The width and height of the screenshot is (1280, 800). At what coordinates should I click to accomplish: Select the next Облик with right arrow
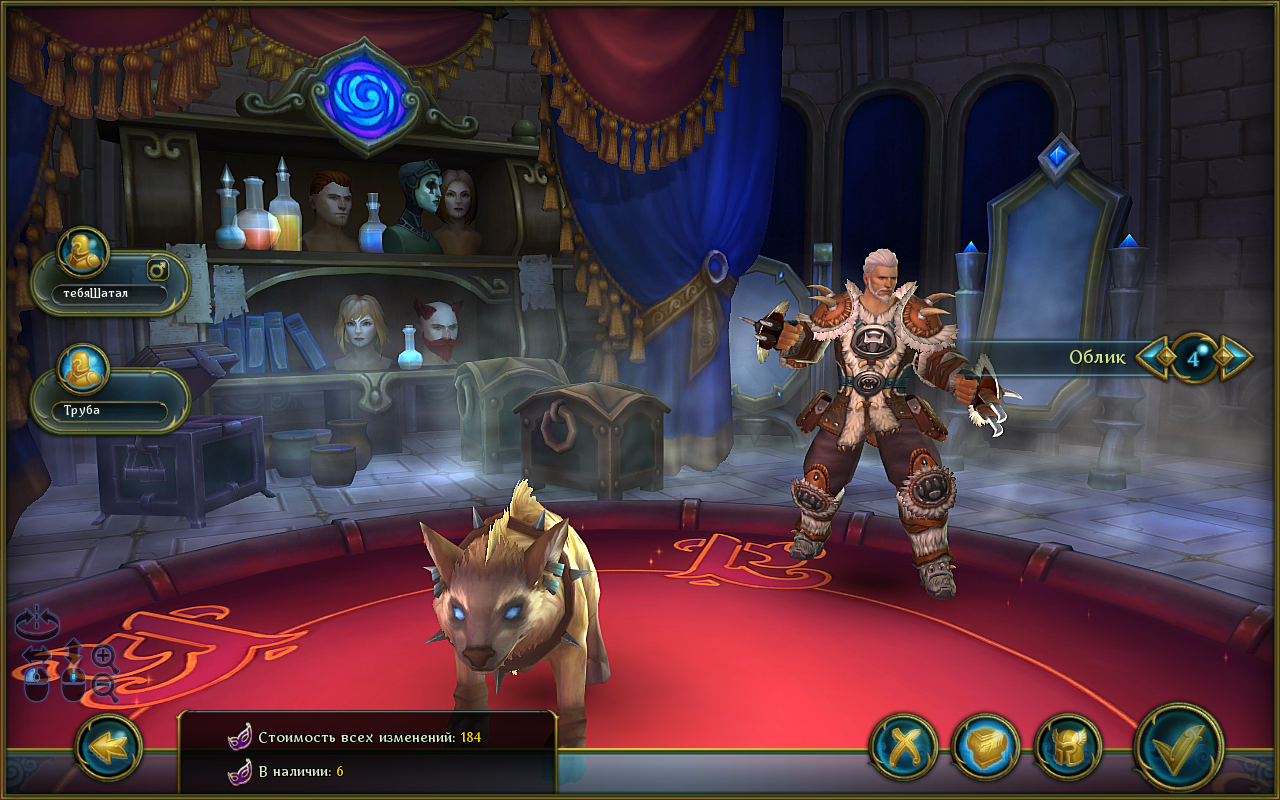tap(1235, 356)
